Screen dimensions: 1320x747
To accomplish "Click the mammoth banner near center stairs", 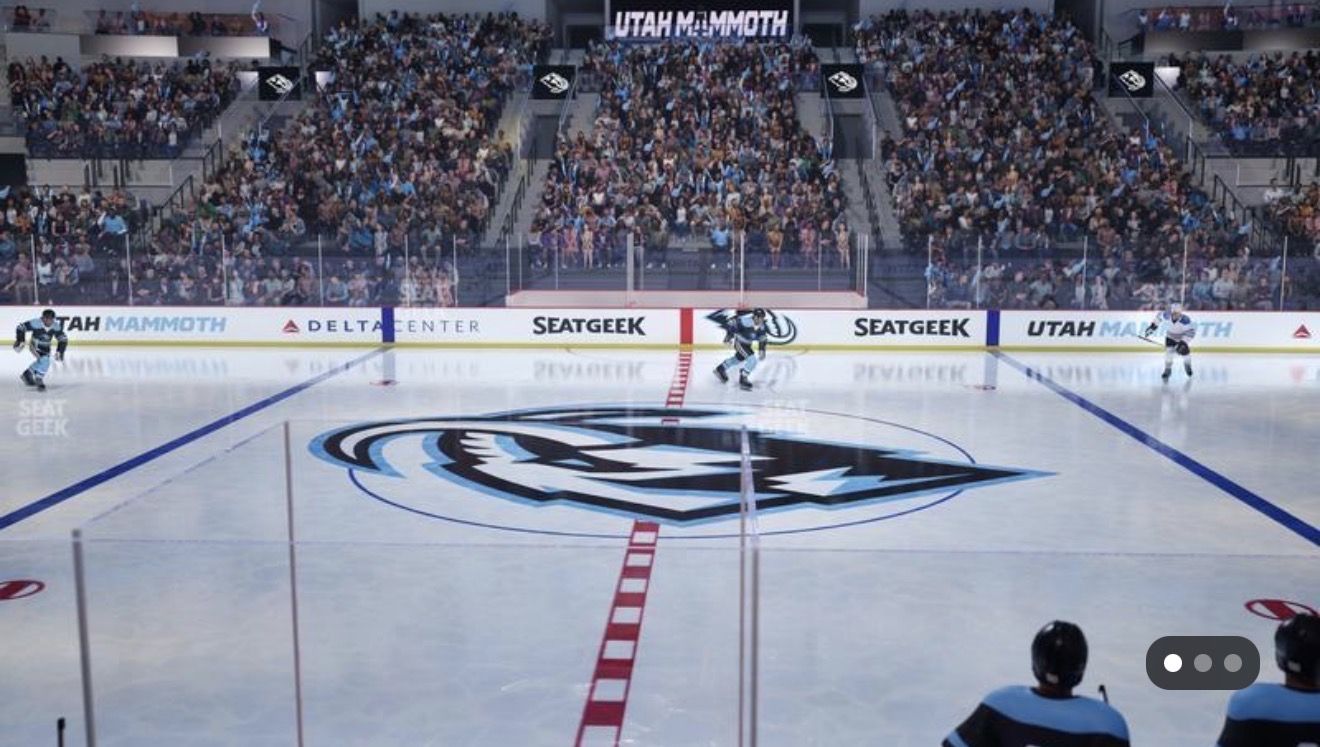I will click(550, 82).
